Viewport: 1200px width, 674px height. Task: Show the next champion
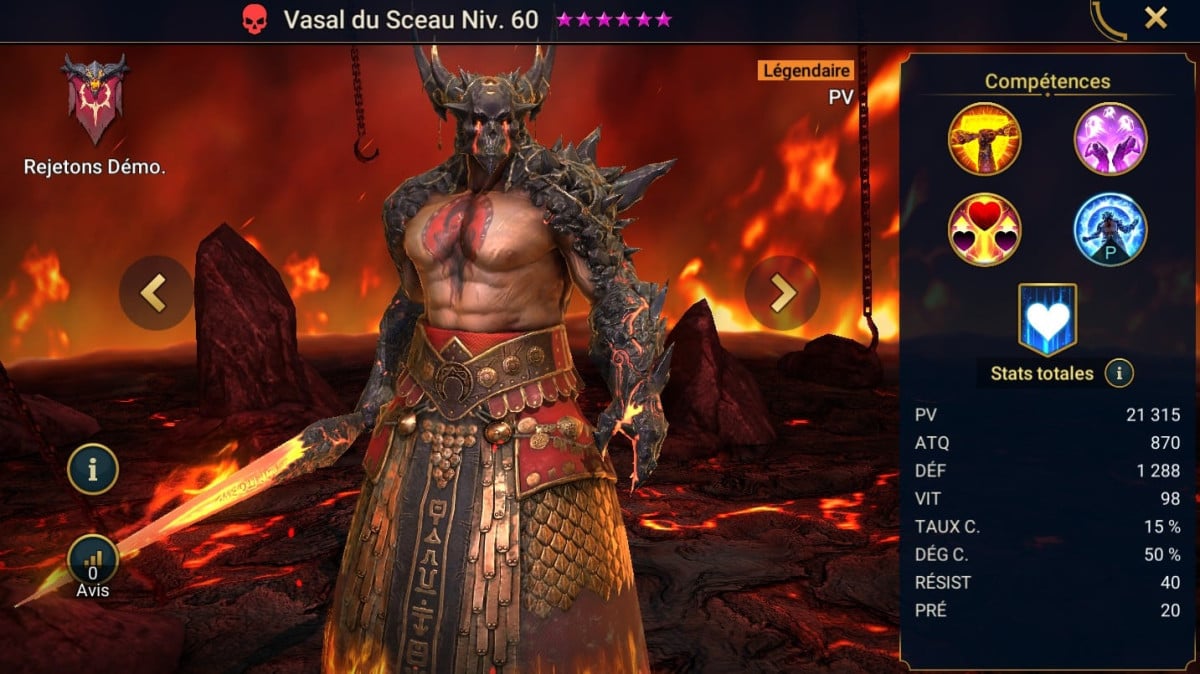point(782,293)
